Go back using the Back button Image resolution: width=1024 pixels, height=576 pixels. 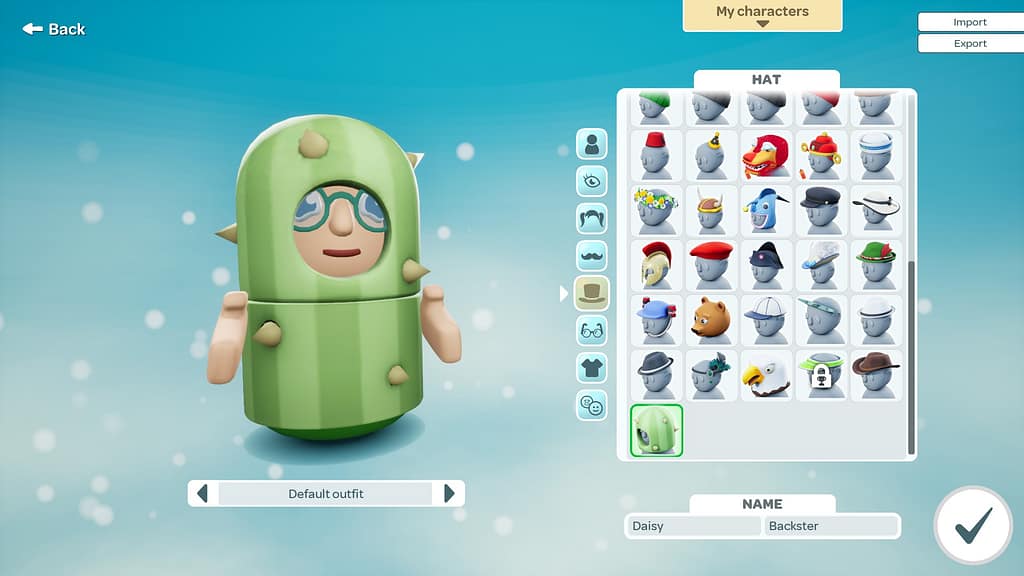pyautogui.click(x=55, y=29)
